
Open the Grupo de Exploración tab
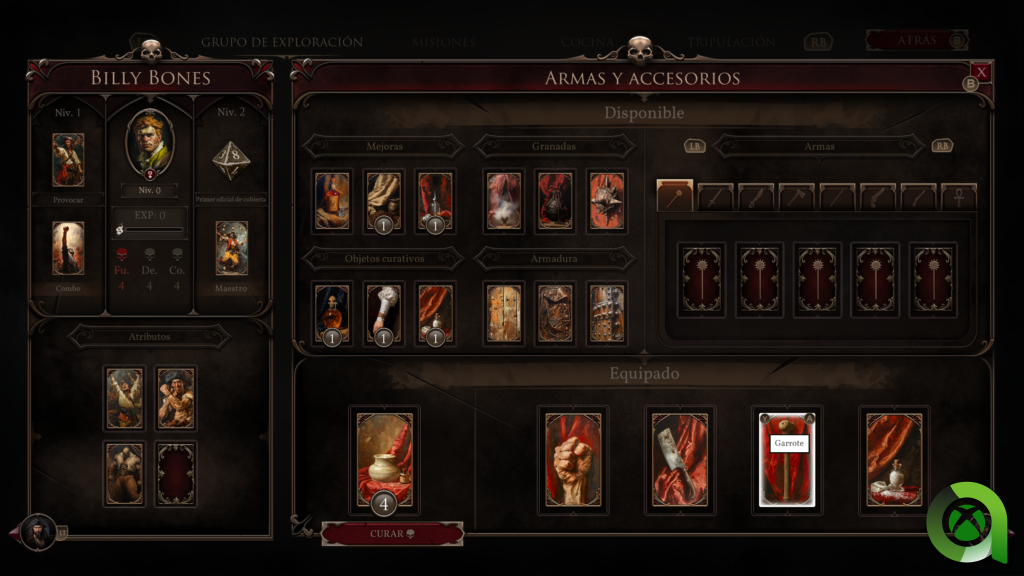point(281,43)
